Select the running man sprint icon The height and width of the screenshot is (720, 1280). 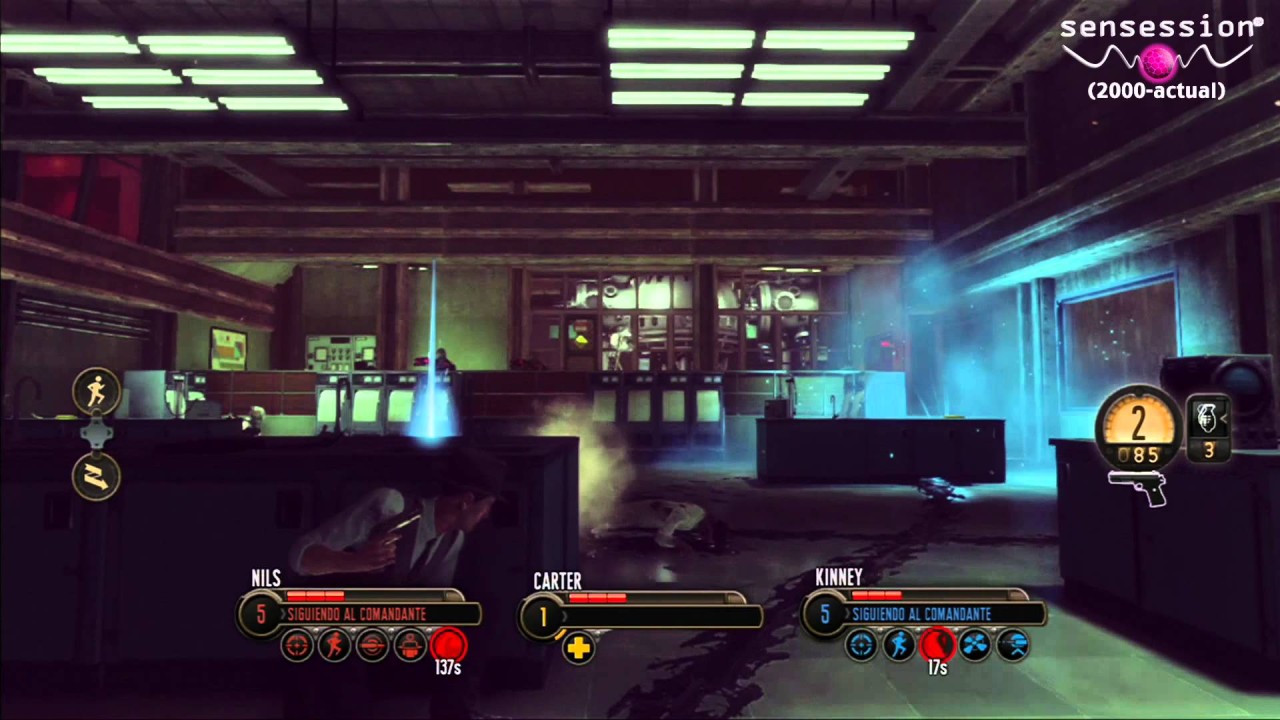[x=96, y=392]
